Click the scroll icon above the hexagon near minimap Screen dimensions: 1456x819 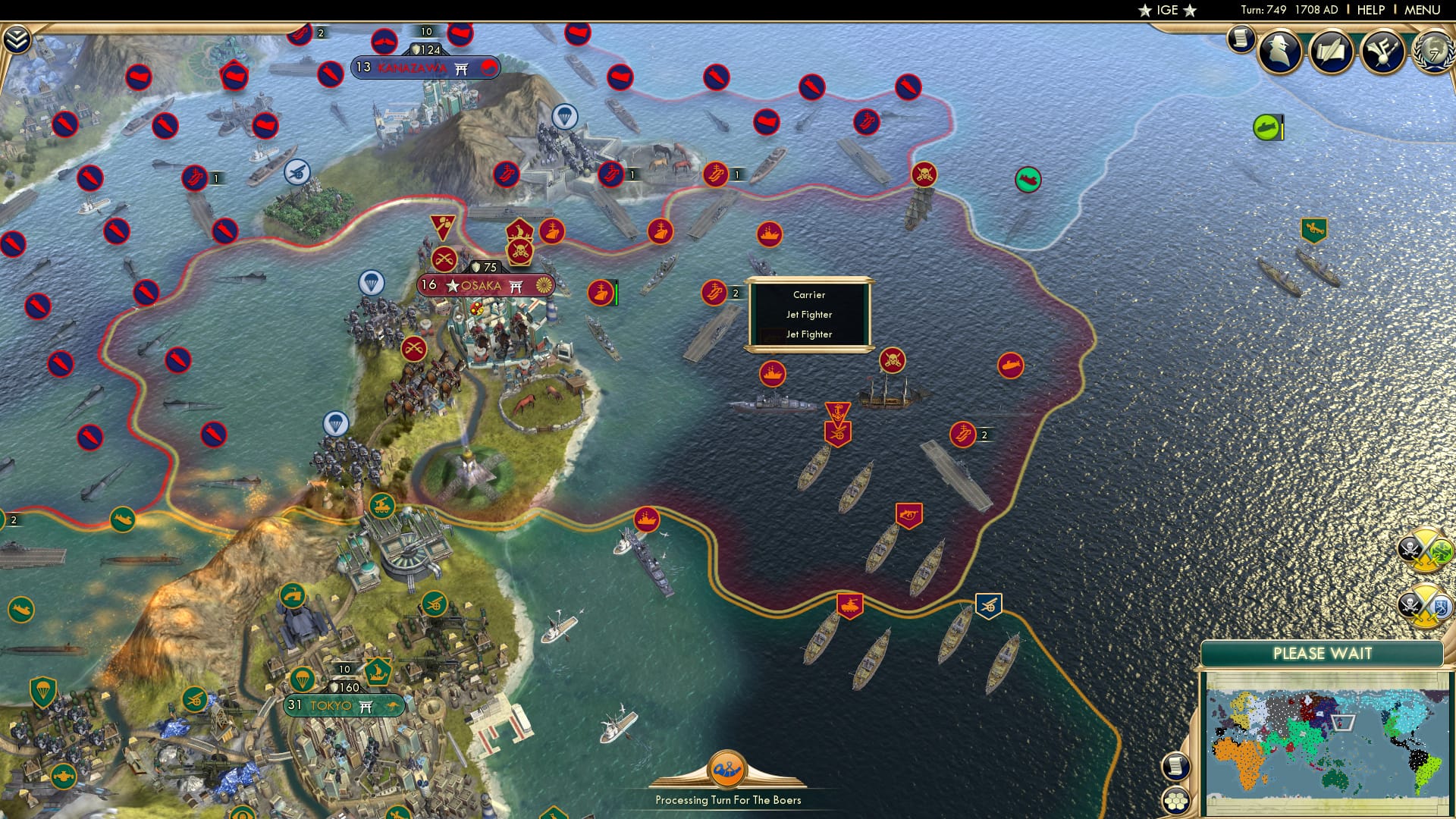click(1175, 767)
